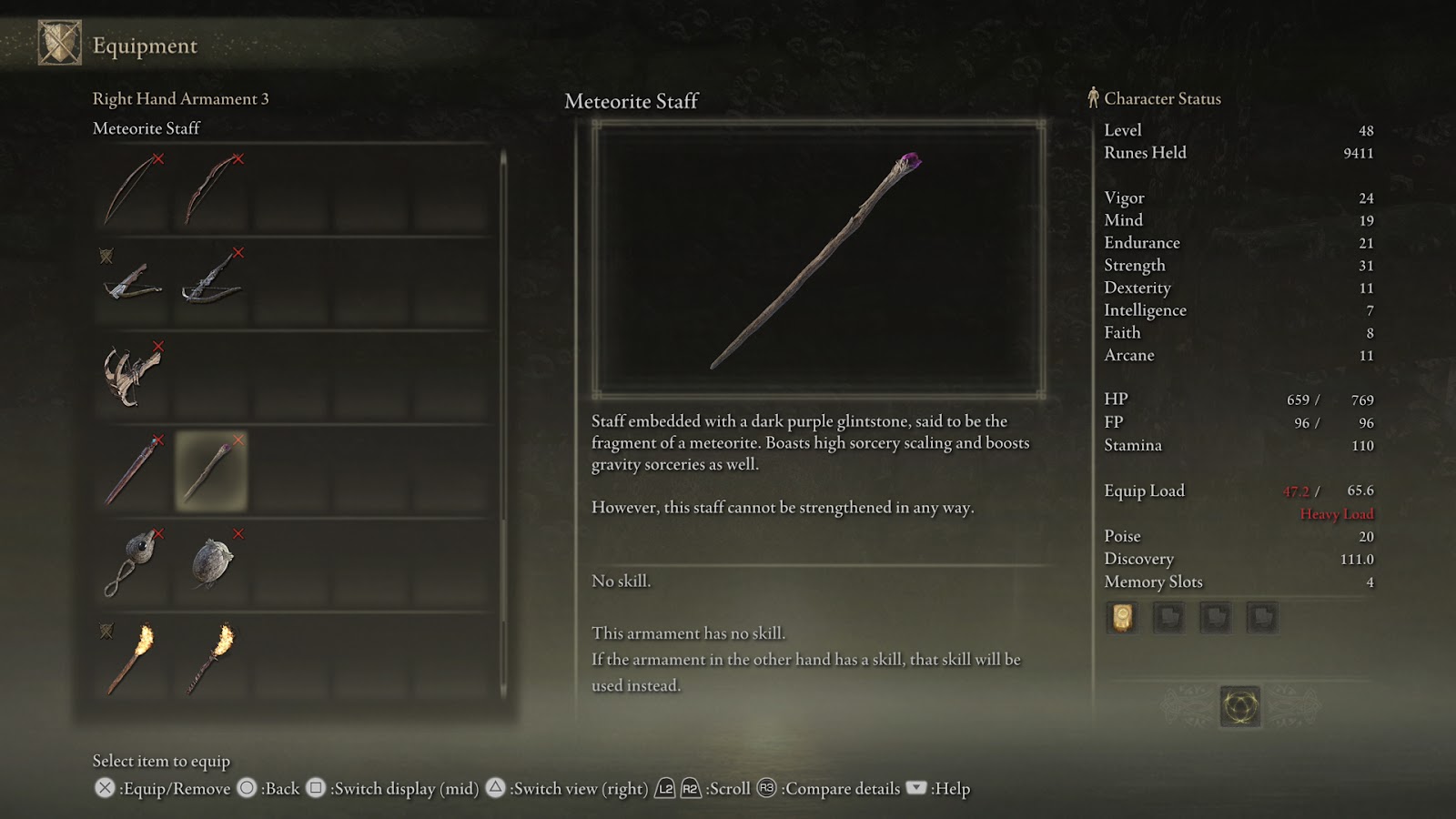Image resolution: width=1456 pixels, height=819 pixels.
Task: Open the filled first Memory Slot glintstone
Action: 1122,617
